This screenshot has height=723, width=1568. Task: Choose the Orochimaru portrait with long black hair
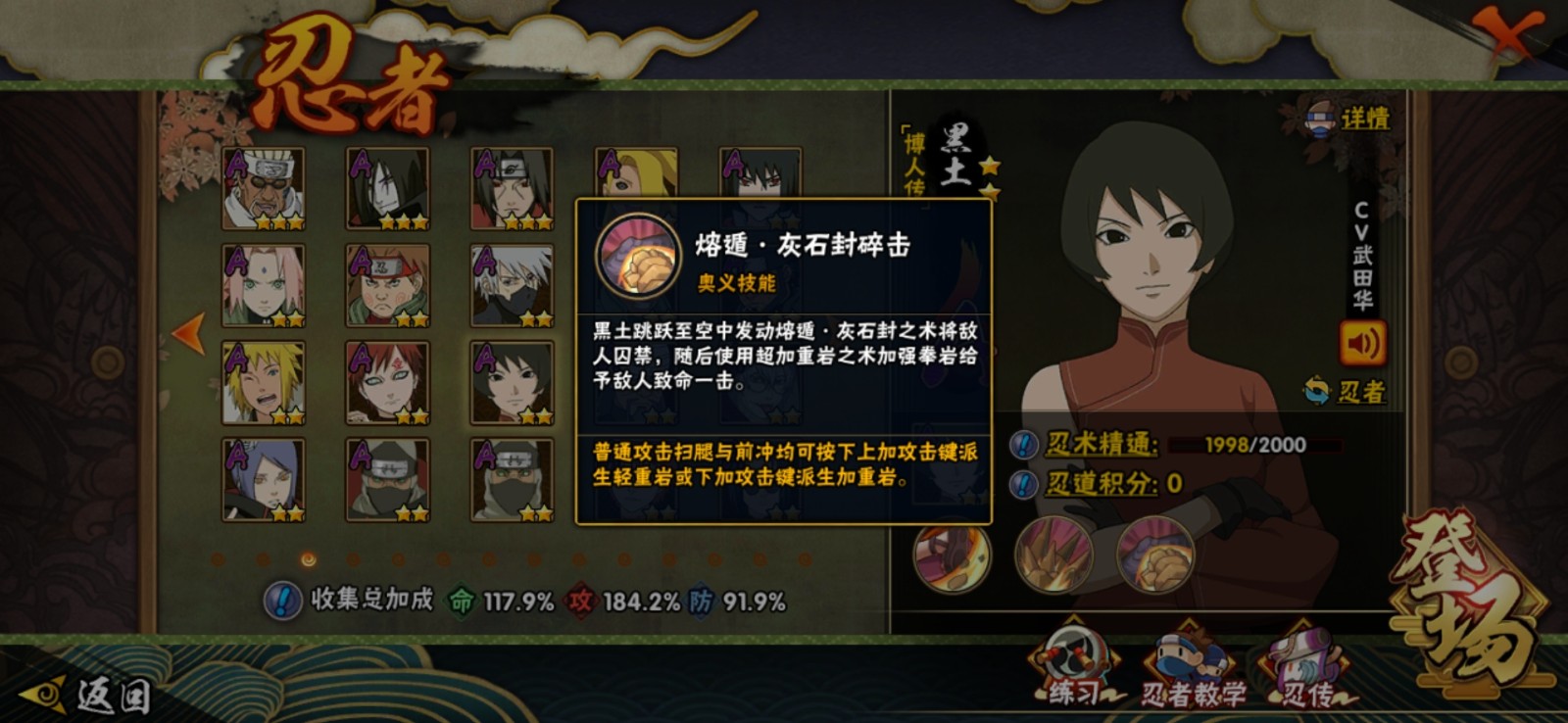click(387, 188)
